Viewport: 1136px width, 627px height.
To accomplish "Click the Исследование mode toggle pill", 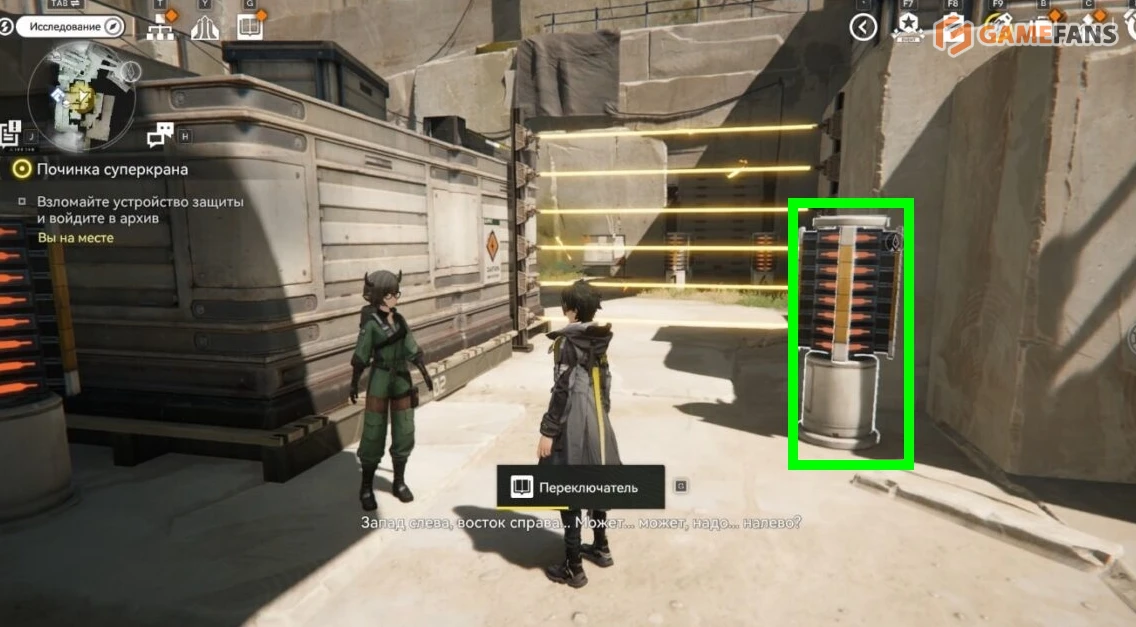I will (x=69, y=27).
